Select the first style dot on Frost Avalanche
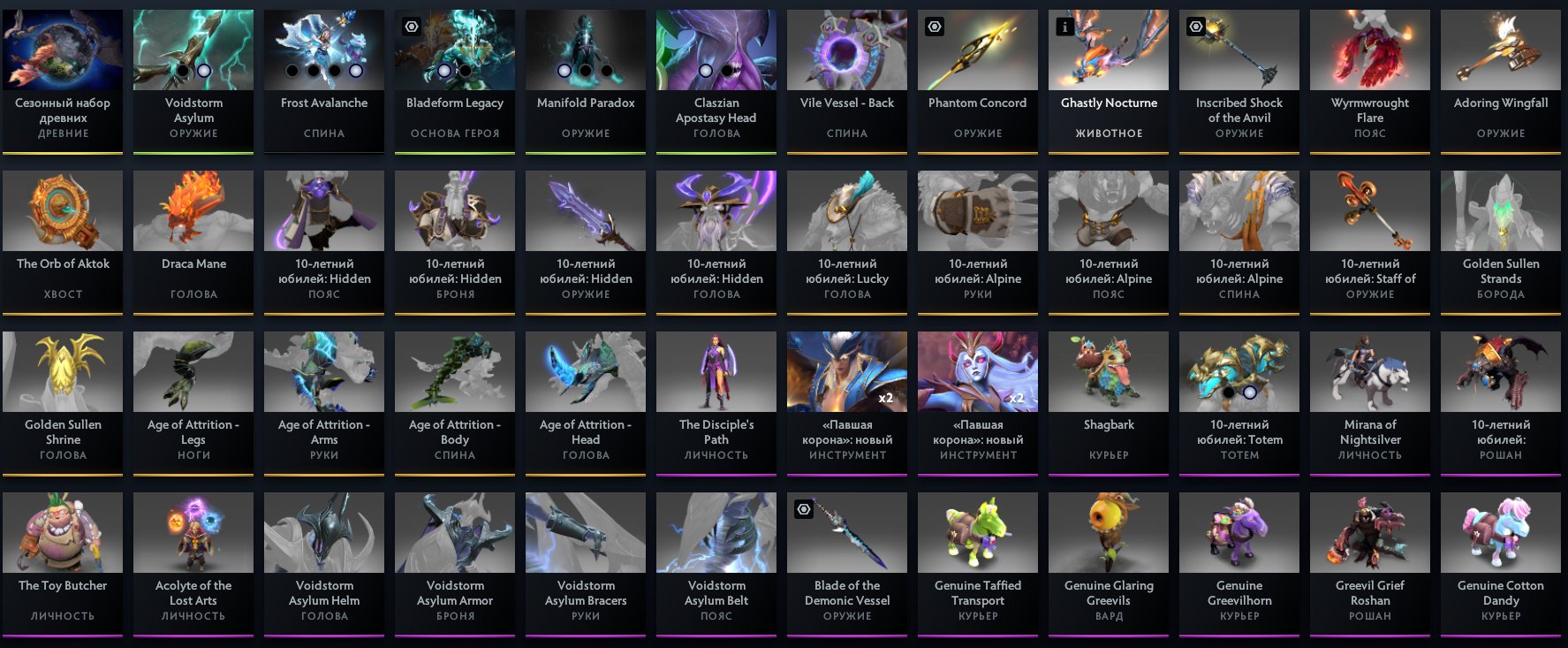Image resolution: width=1568 pixels, height=648 pixels. [291, 71]
